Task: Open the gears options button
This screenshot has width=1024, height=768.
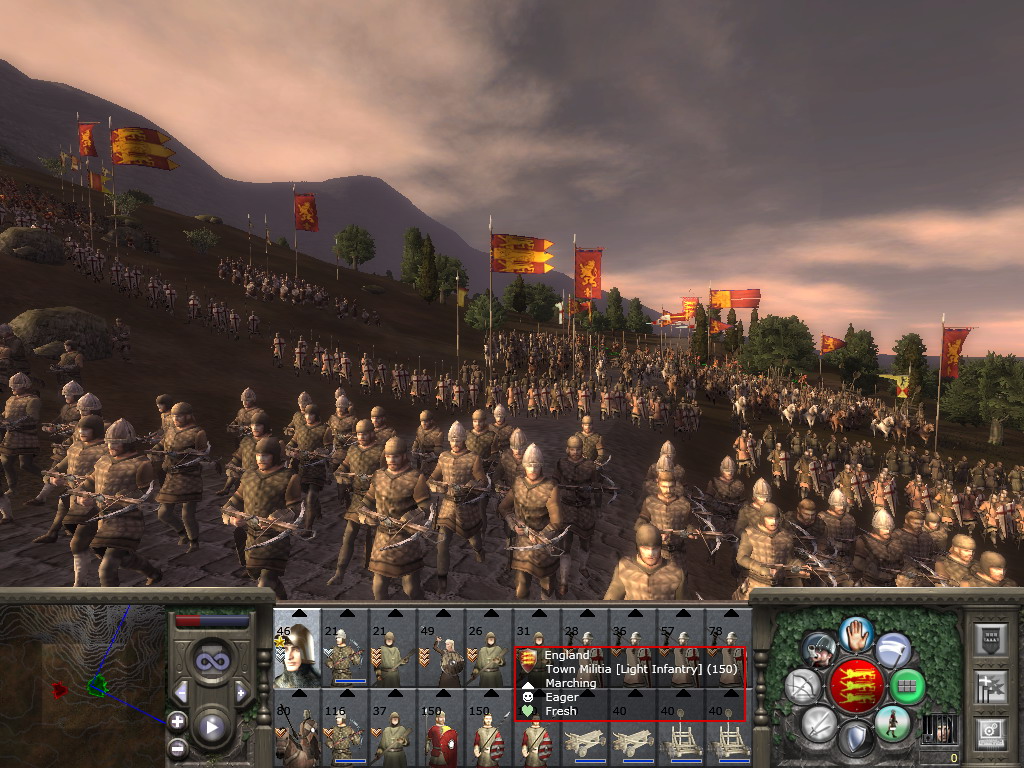Action: click(x=991, y=730)
